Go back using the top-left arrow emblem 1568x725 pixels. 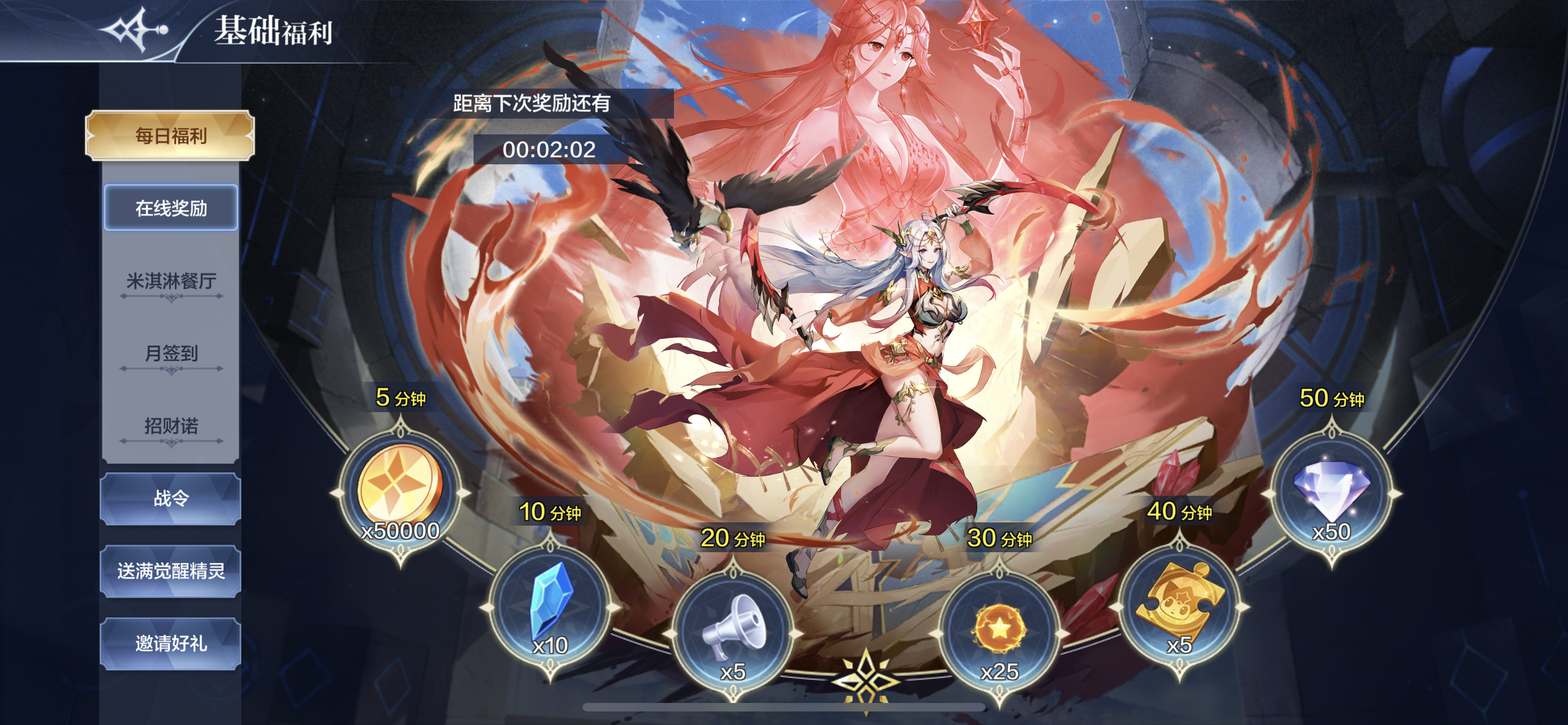133,29
